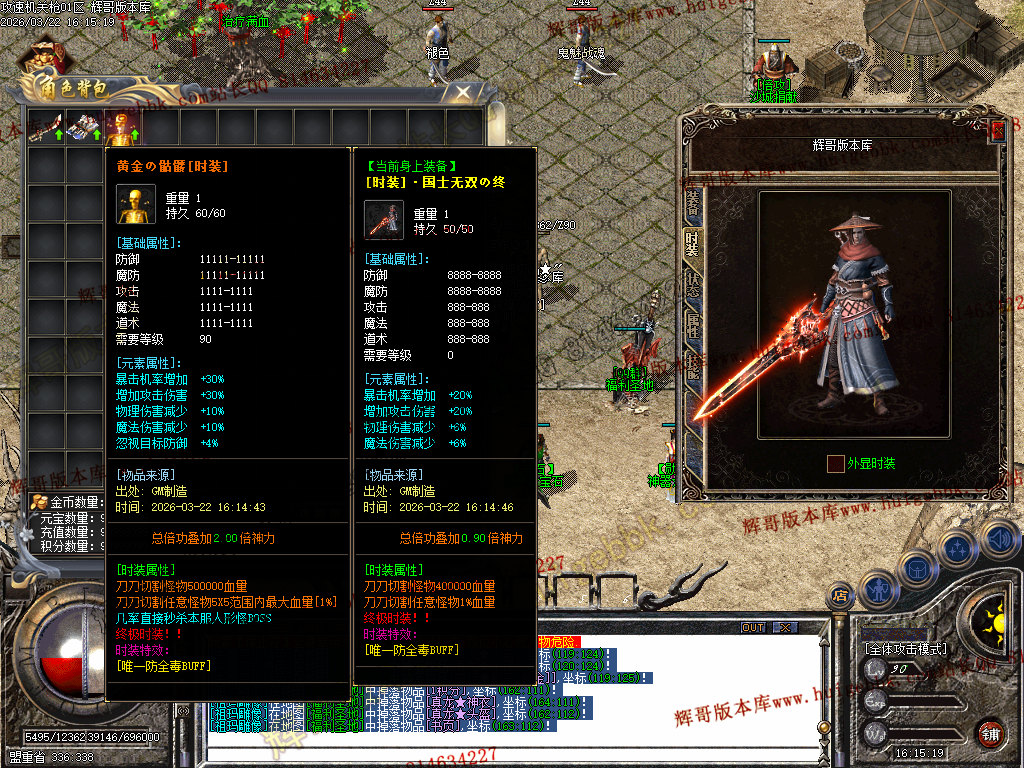1024x768 pixels.
Task: Open the red 铺 stall button
Action: pos(991,731)
